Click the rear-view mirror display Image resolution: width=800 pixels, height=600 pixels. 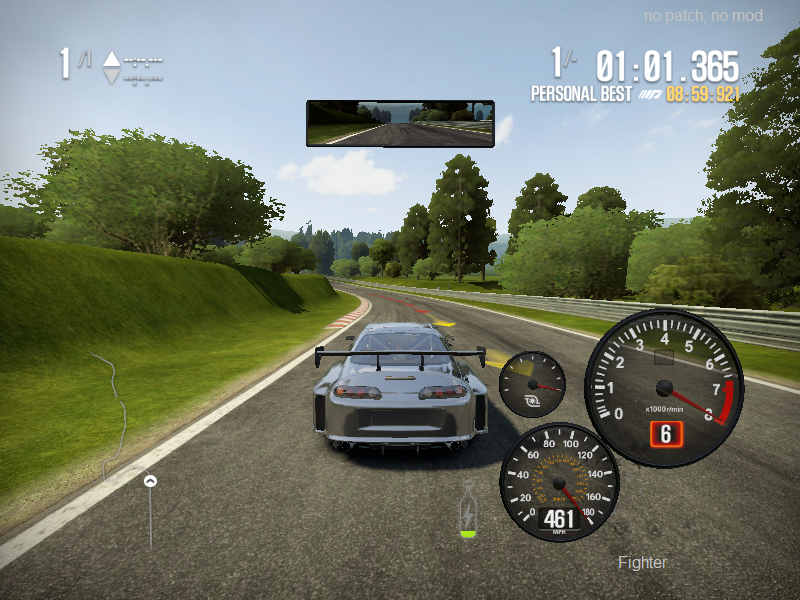tap(400, 123)
